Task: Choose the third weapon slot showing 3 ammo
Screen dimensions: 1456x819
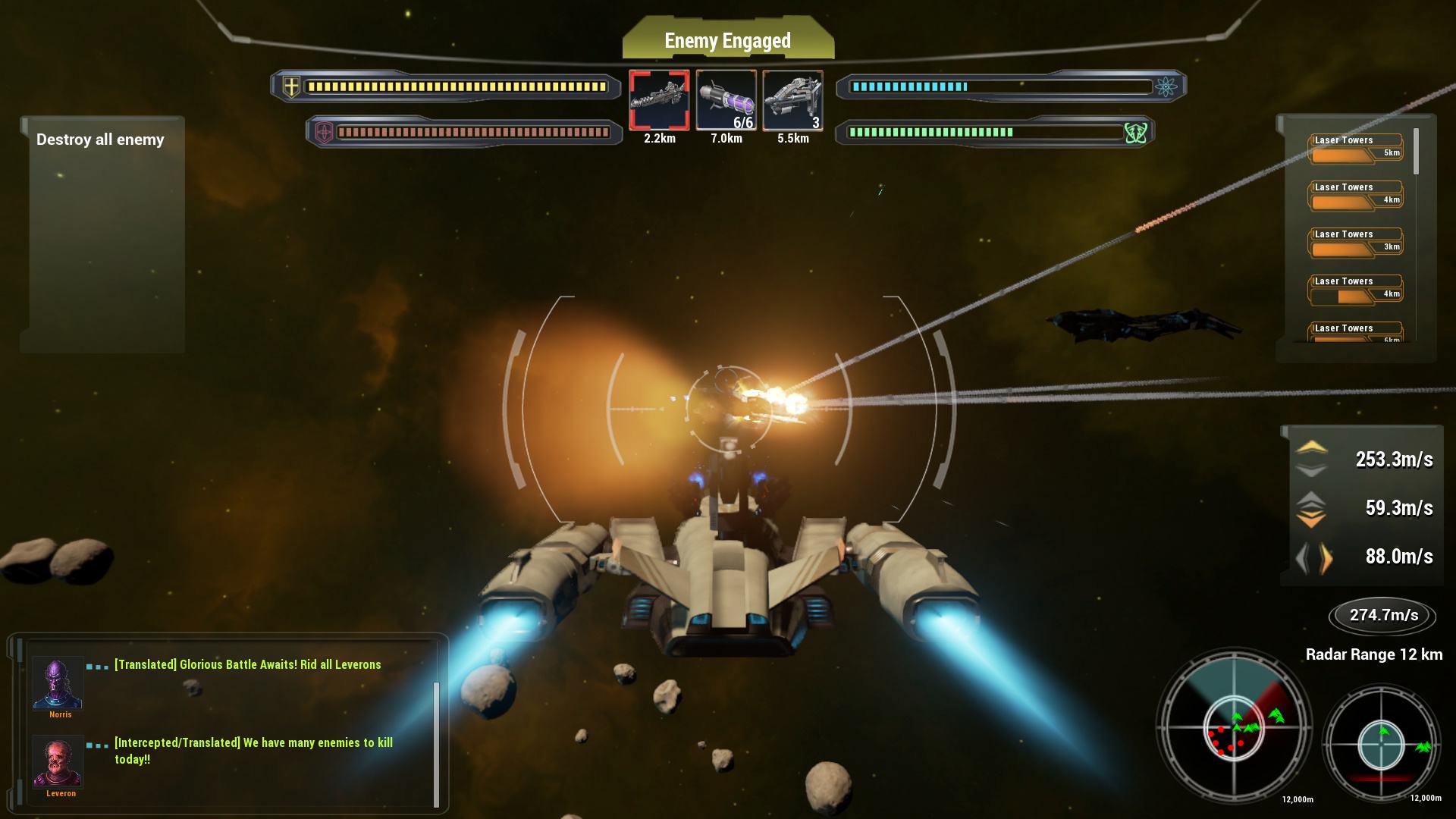Action: (792, 100)
